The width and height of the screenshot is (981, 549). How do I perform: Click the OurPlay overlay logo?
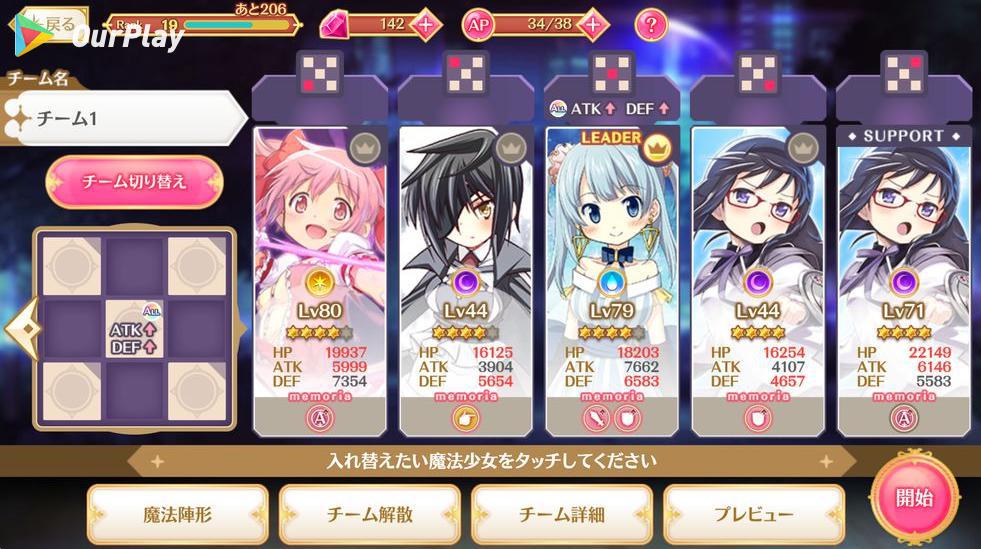(98, 38)
